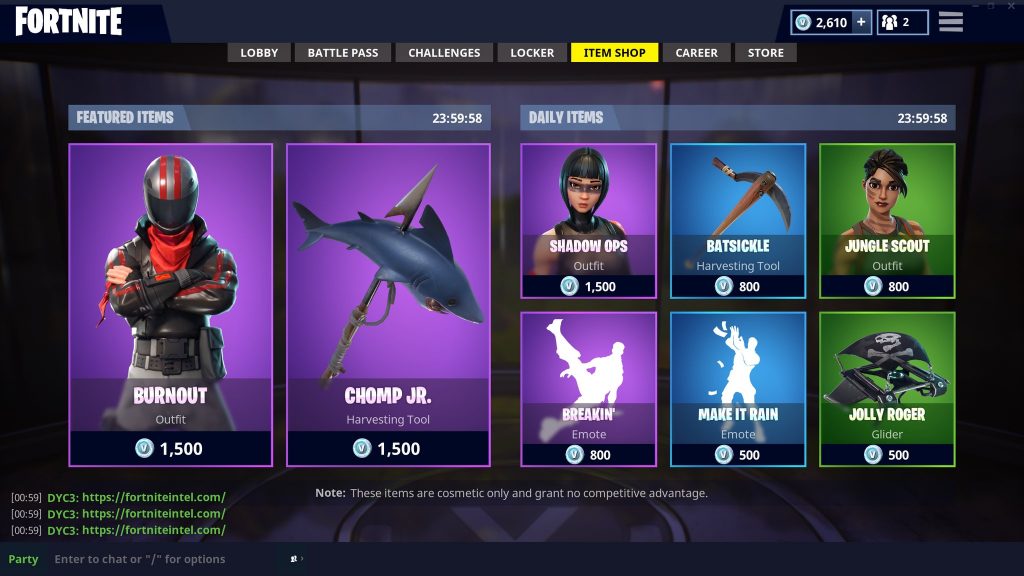Choose the Jungle Scout outfit

(x=887, y=221)
